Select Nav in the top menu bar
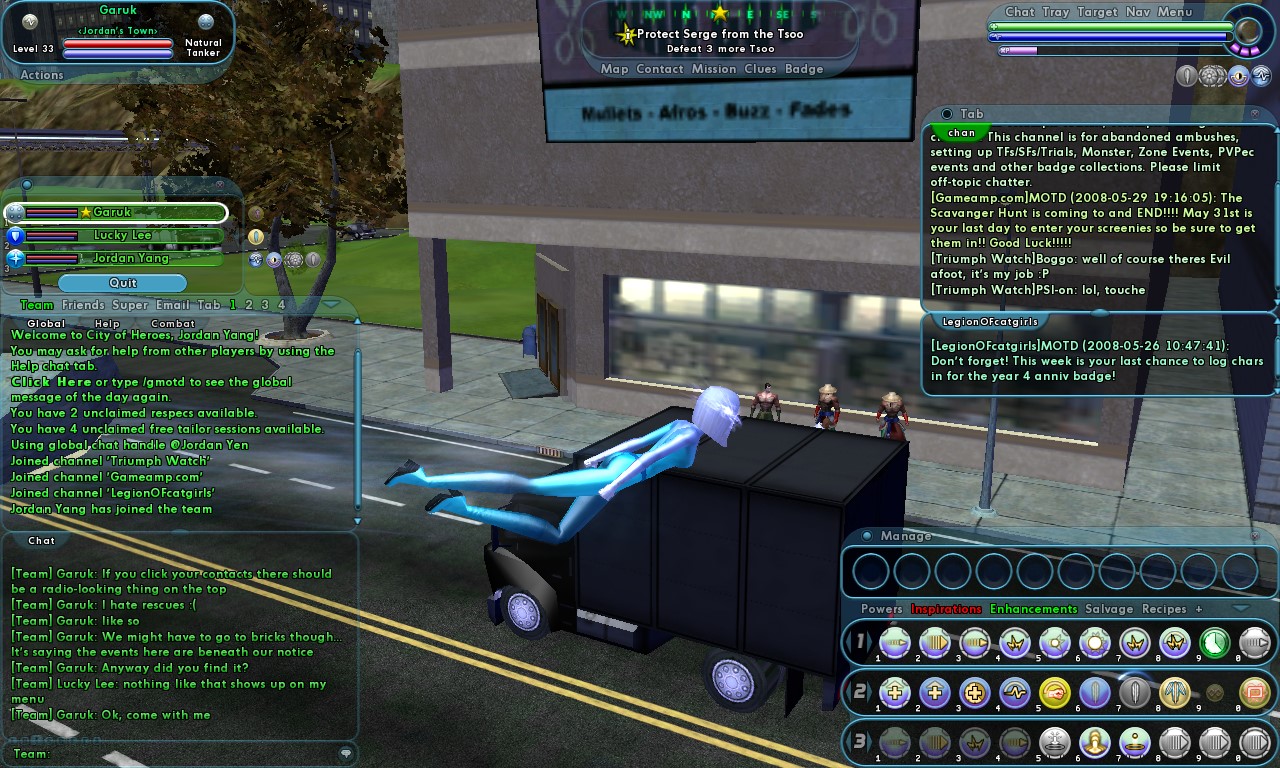 pos(1137,12)
